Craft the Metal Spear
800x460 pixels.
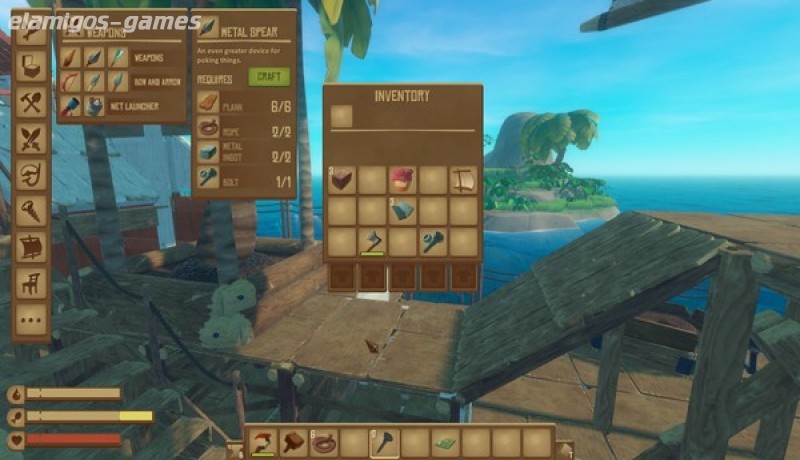coord(269,77)
